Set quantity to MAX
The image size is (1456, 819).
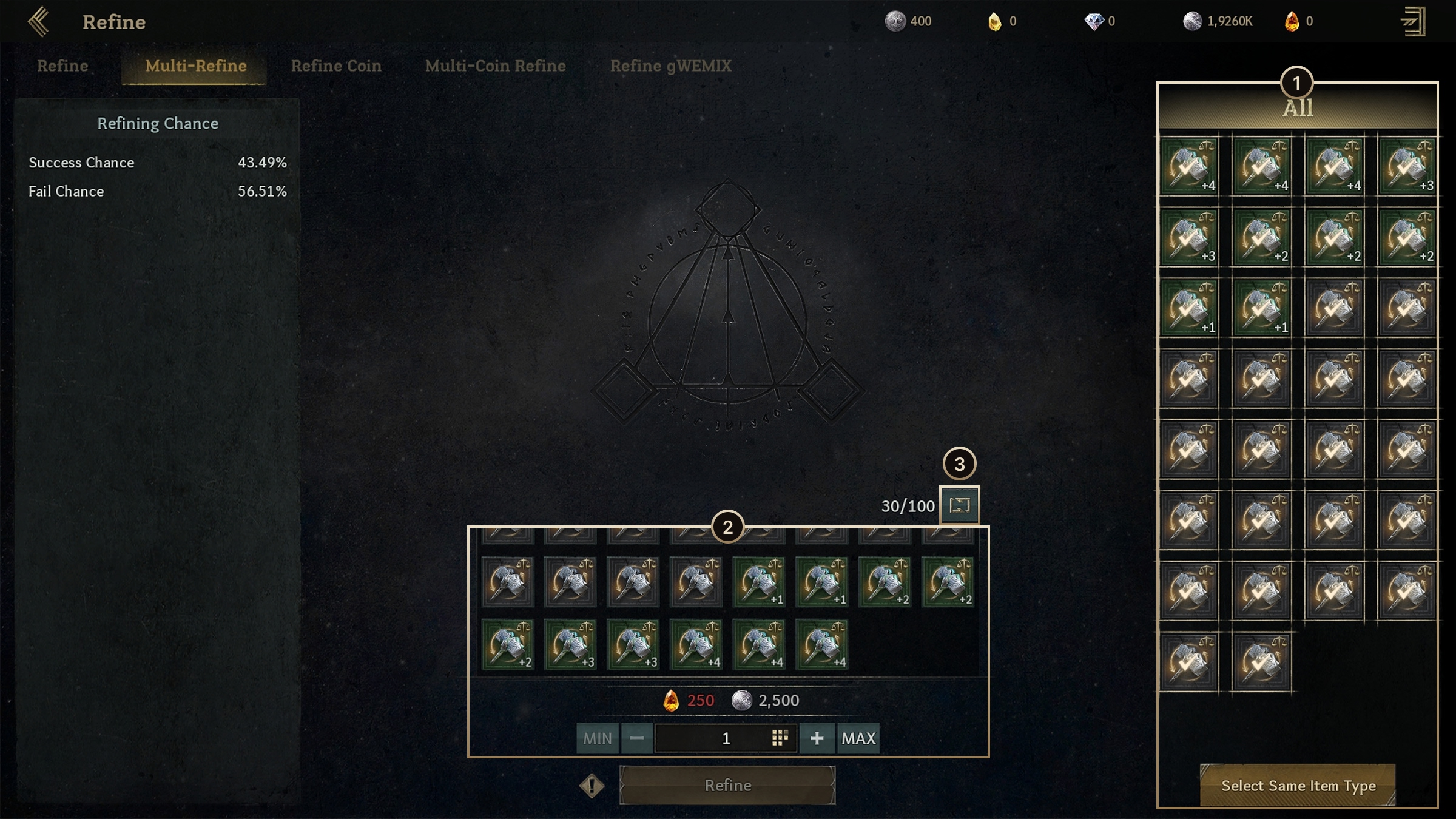858,738
